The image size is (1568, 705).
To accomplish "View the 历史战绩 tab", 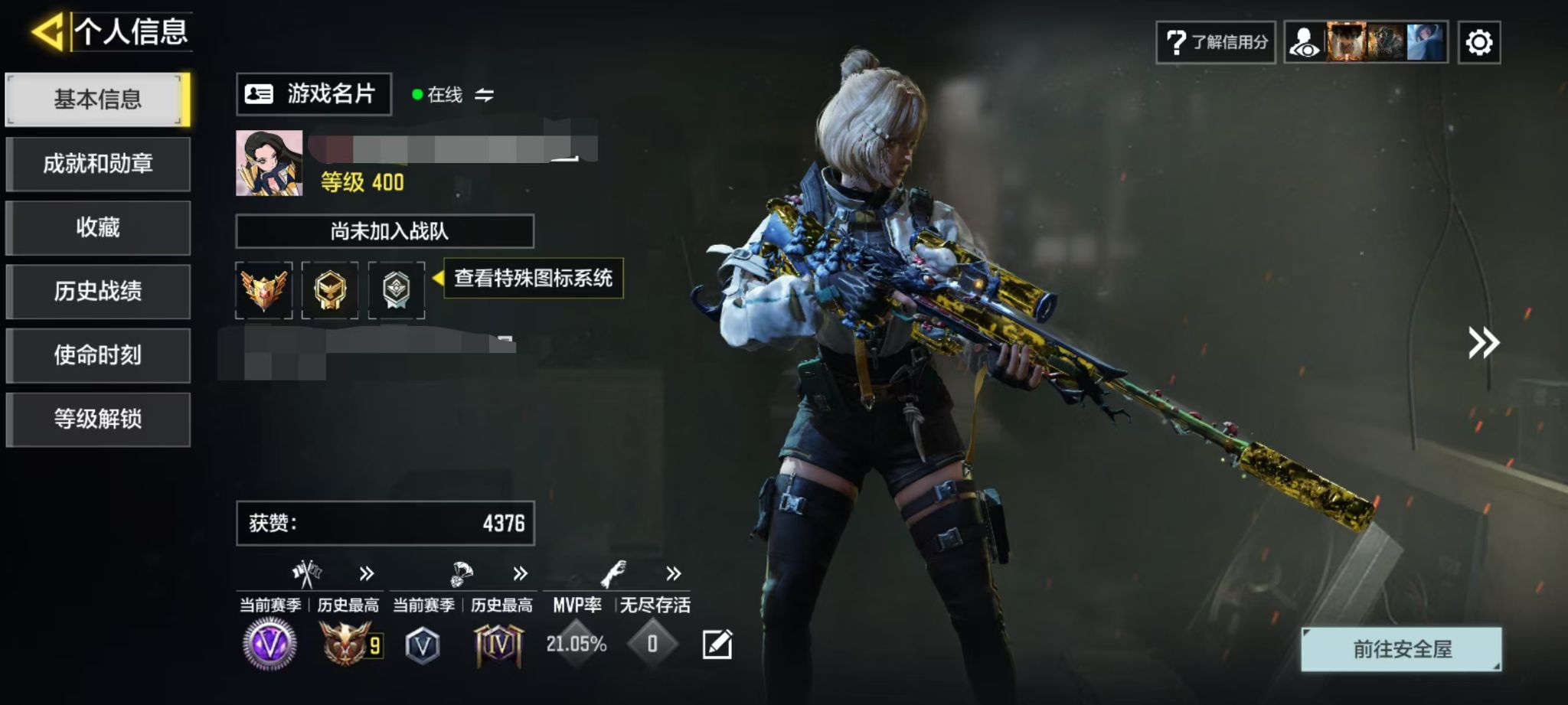I will pyautogui.click(x=97, y=292).
